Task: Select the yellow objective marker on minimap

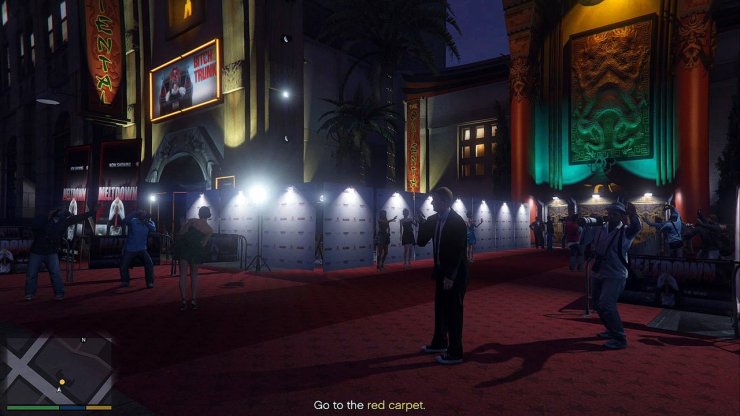Action: [x=62, y=382]
